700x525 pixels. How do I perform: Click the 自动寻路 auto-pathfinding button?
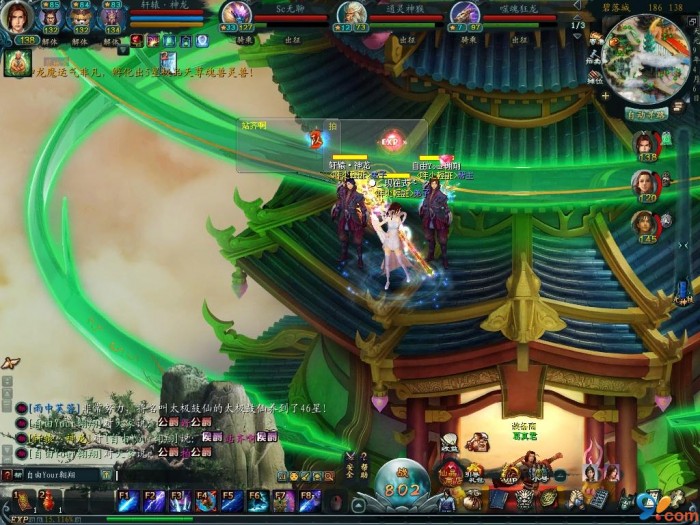point(646,114)
